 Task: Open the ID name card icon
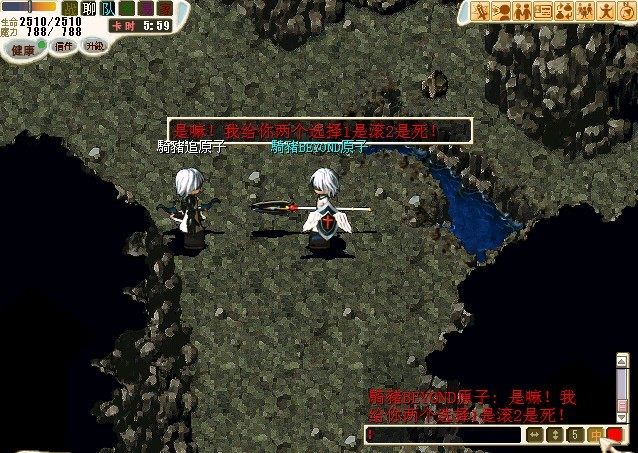pos(543,11)
